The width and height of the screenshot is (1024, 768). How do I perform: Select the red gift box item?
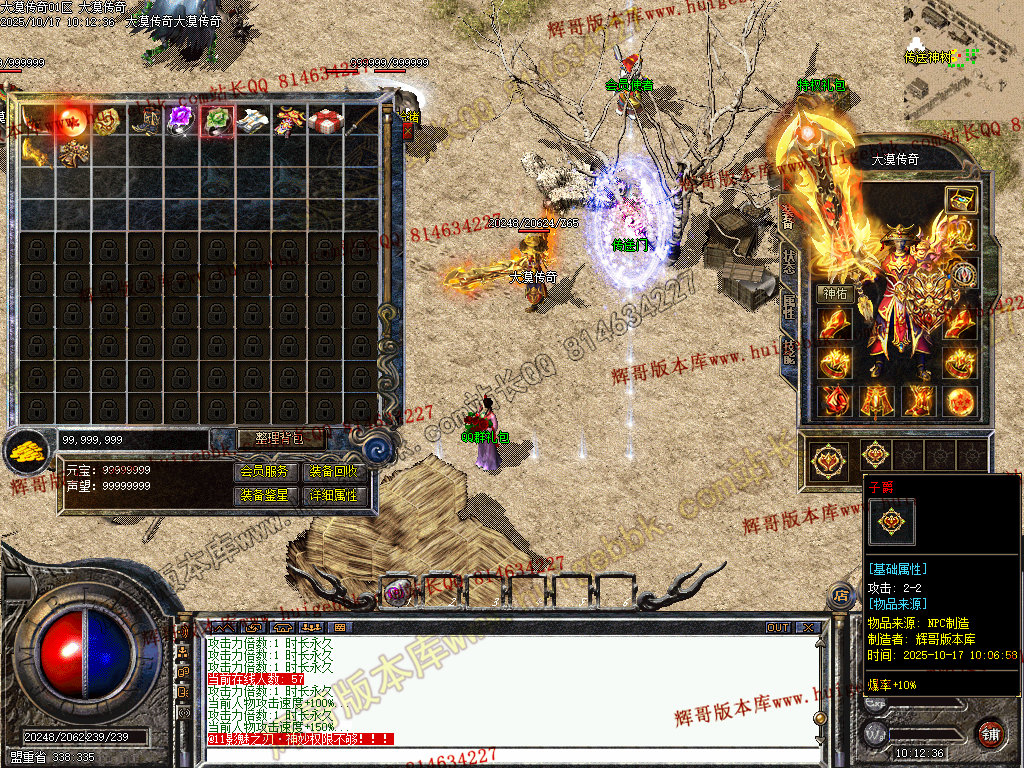click(324, 122)
